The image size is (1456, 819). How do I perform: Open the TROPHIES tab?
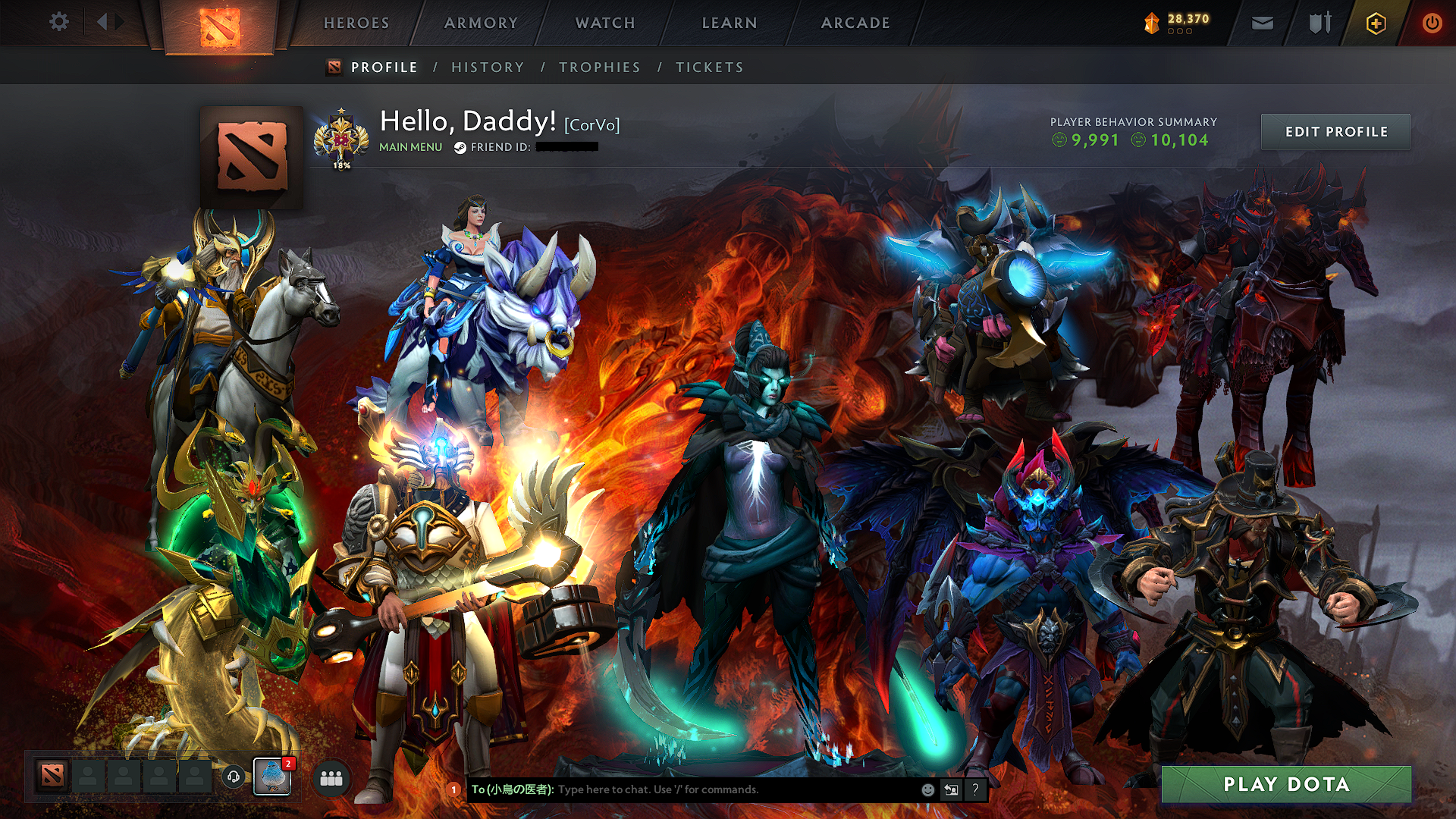(x=599, y=67)
